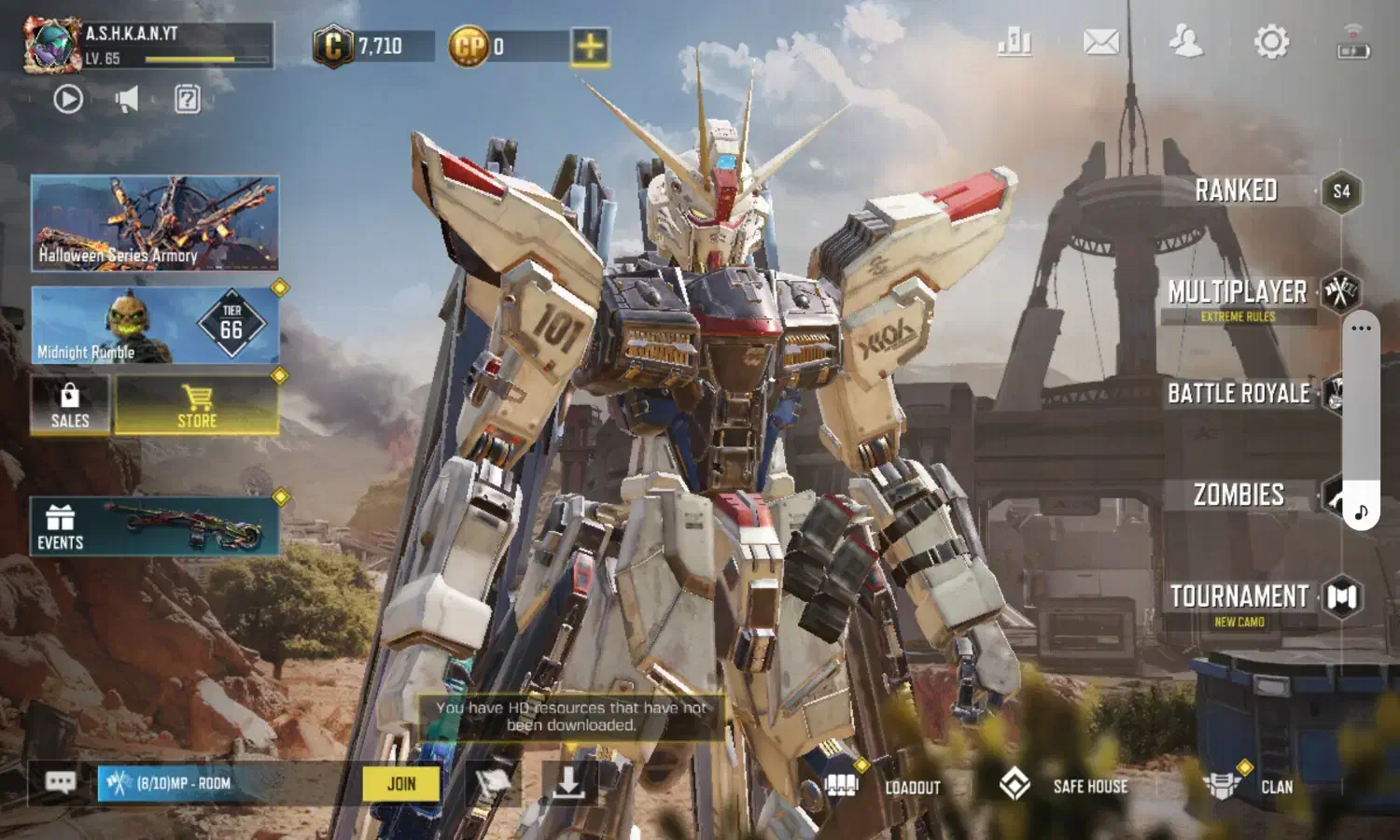The height and width of the screenshot is (840, 1400).
Task: Open the Events panel
Action: pos(155,527)
